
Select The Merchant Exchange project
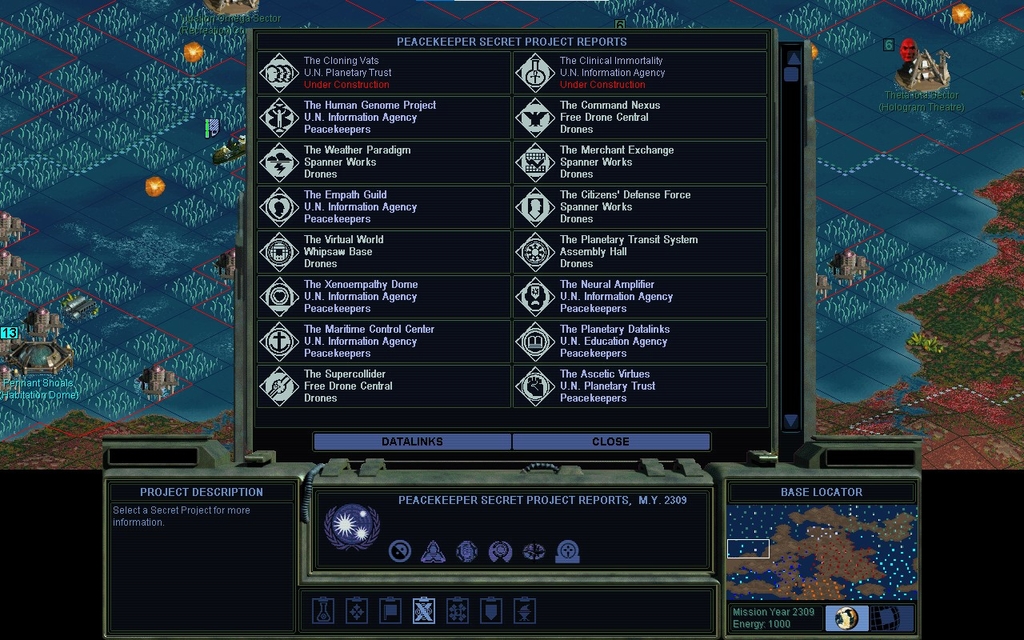640,162
